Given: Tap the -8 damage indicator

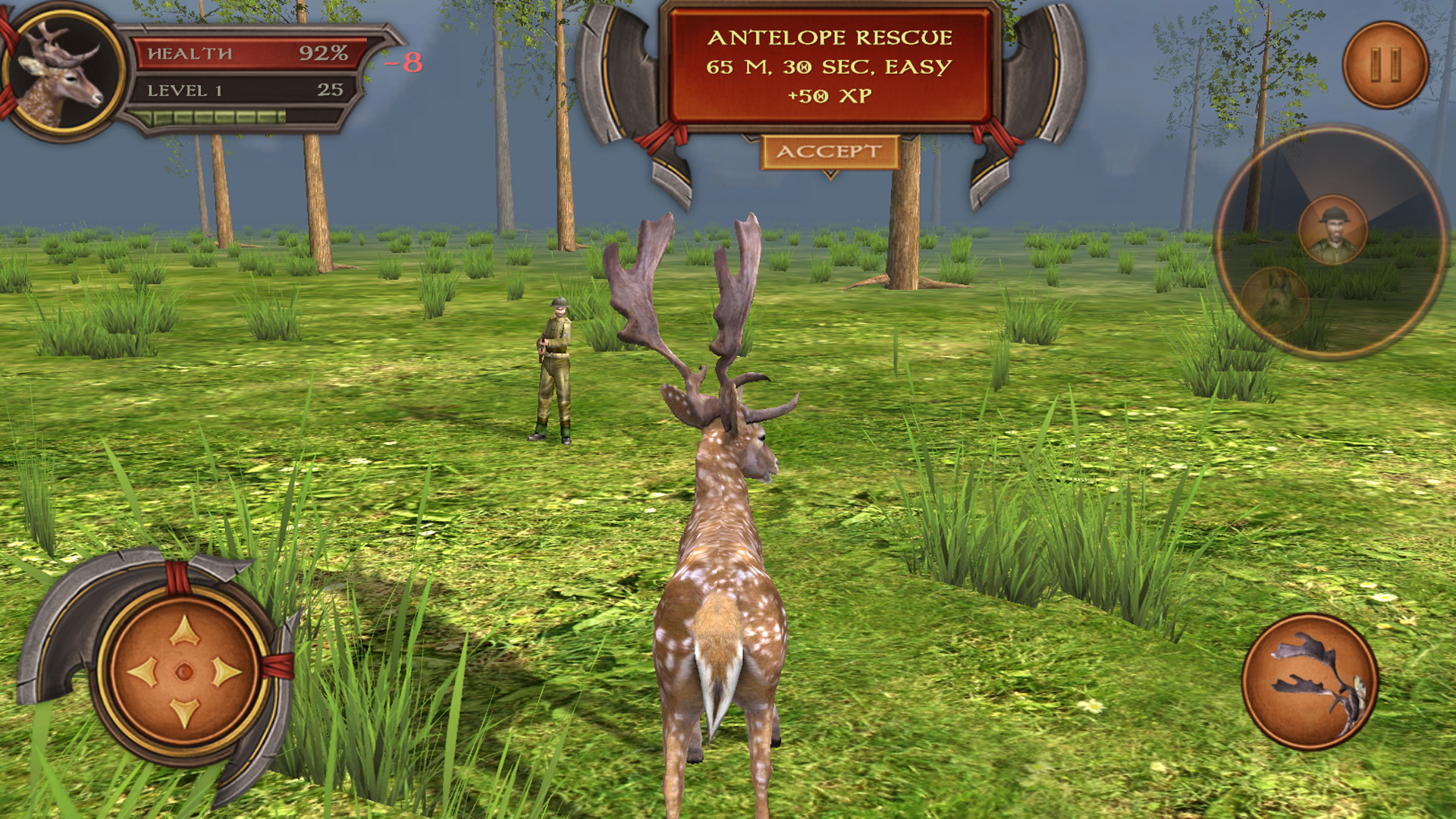Looking at the screenshot, I should point(406,64).
